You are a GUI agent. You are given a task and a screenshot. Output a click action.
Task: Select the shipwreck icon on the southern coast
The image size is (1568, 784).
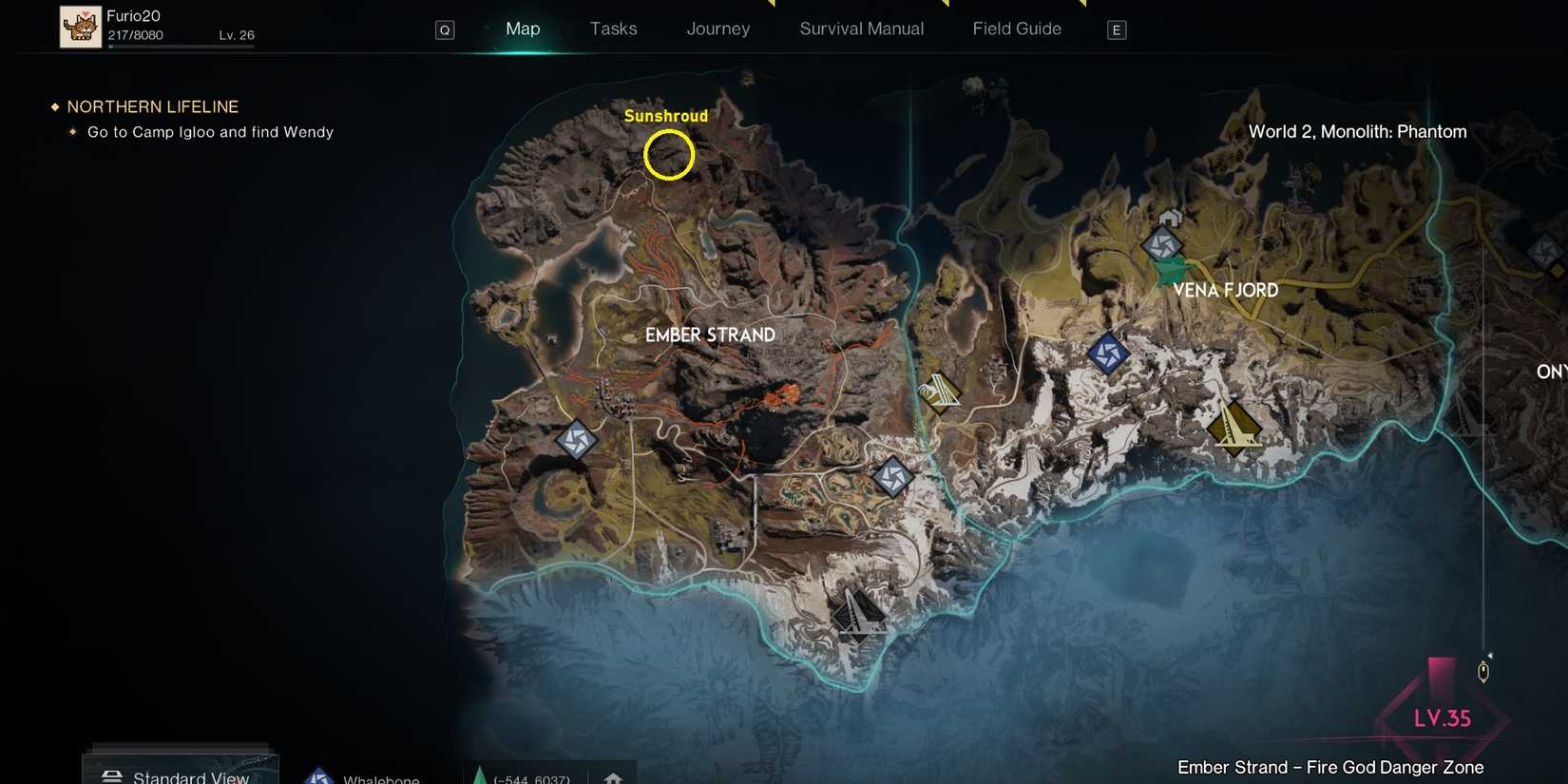tap(858, 616)
